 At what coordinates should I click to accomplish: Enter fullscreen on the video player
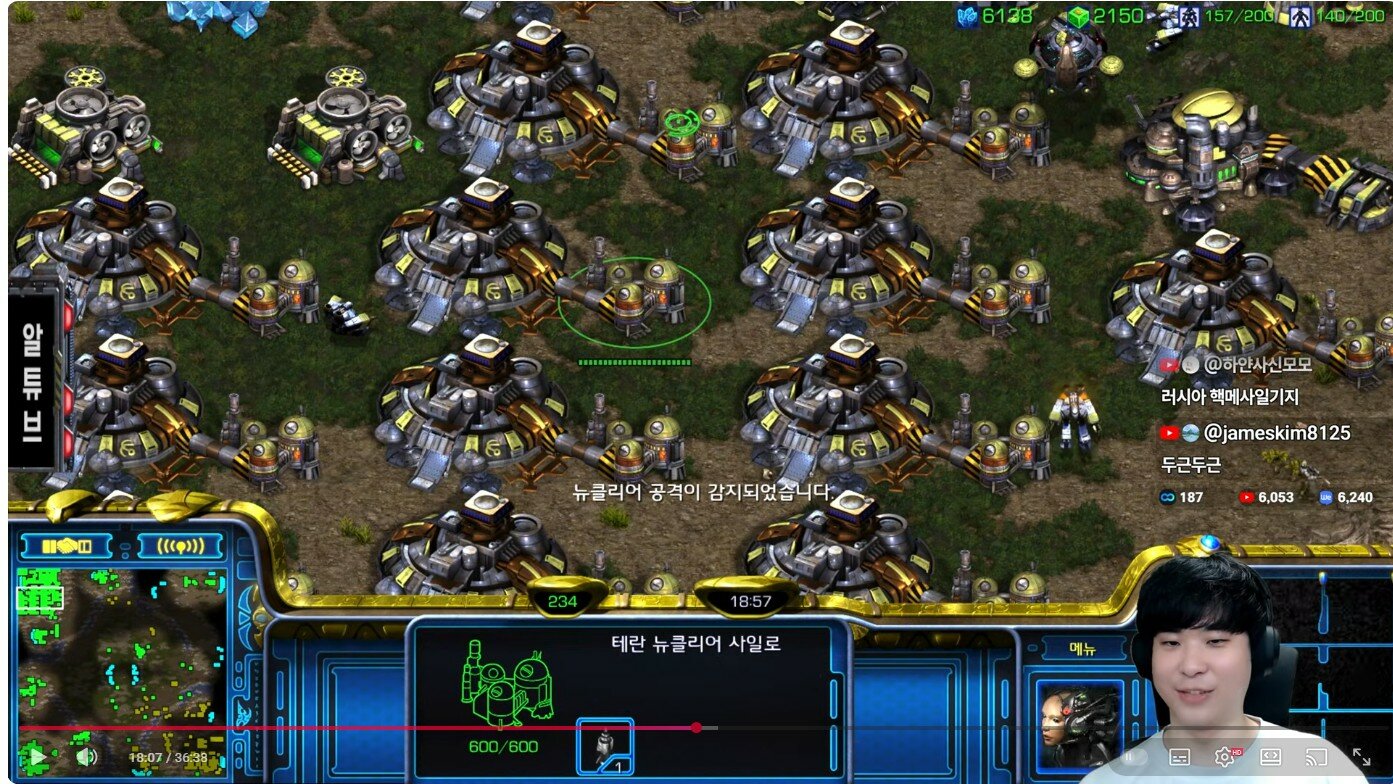[1361, 757]
